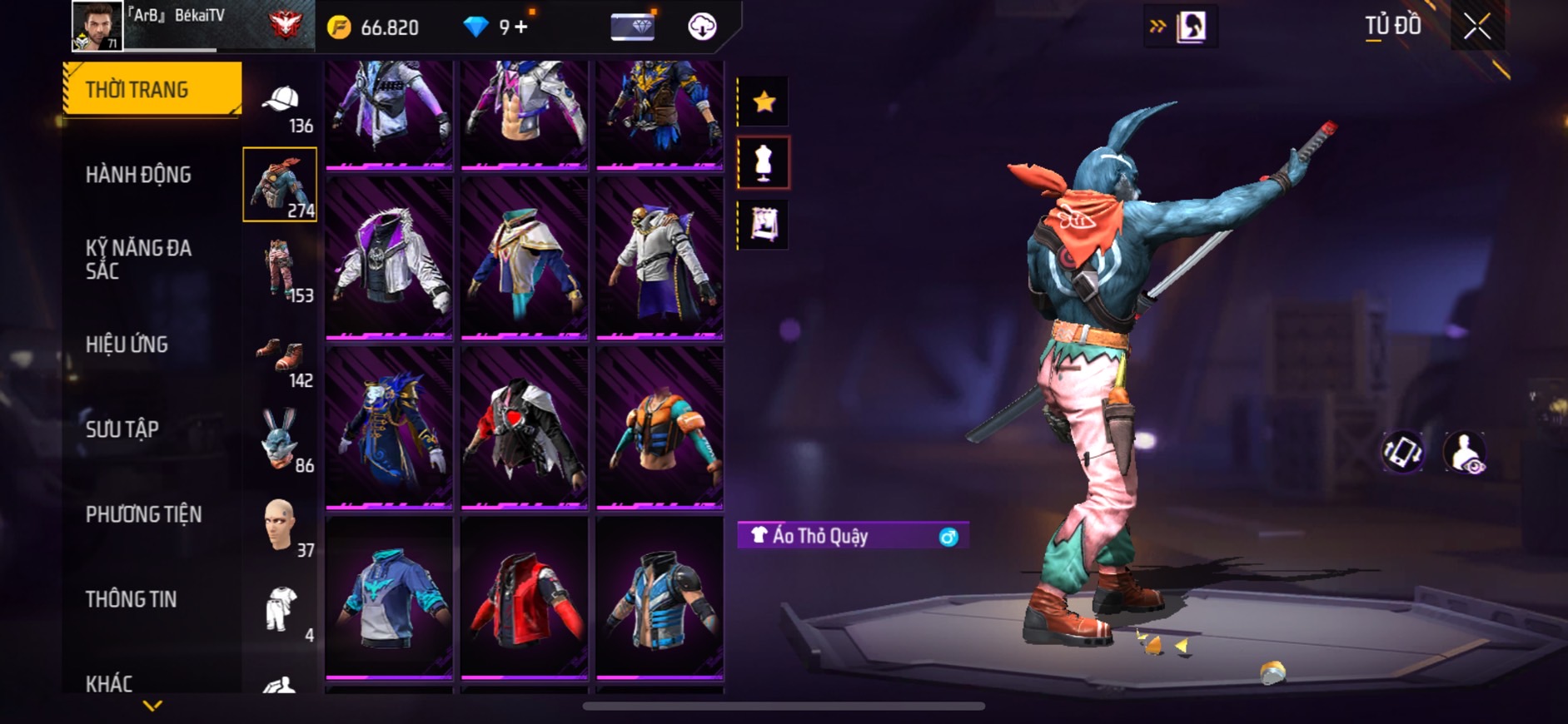1568x724 pixels.
Task: Click the diamond top-up plus button
Action: tap(521, 27)
